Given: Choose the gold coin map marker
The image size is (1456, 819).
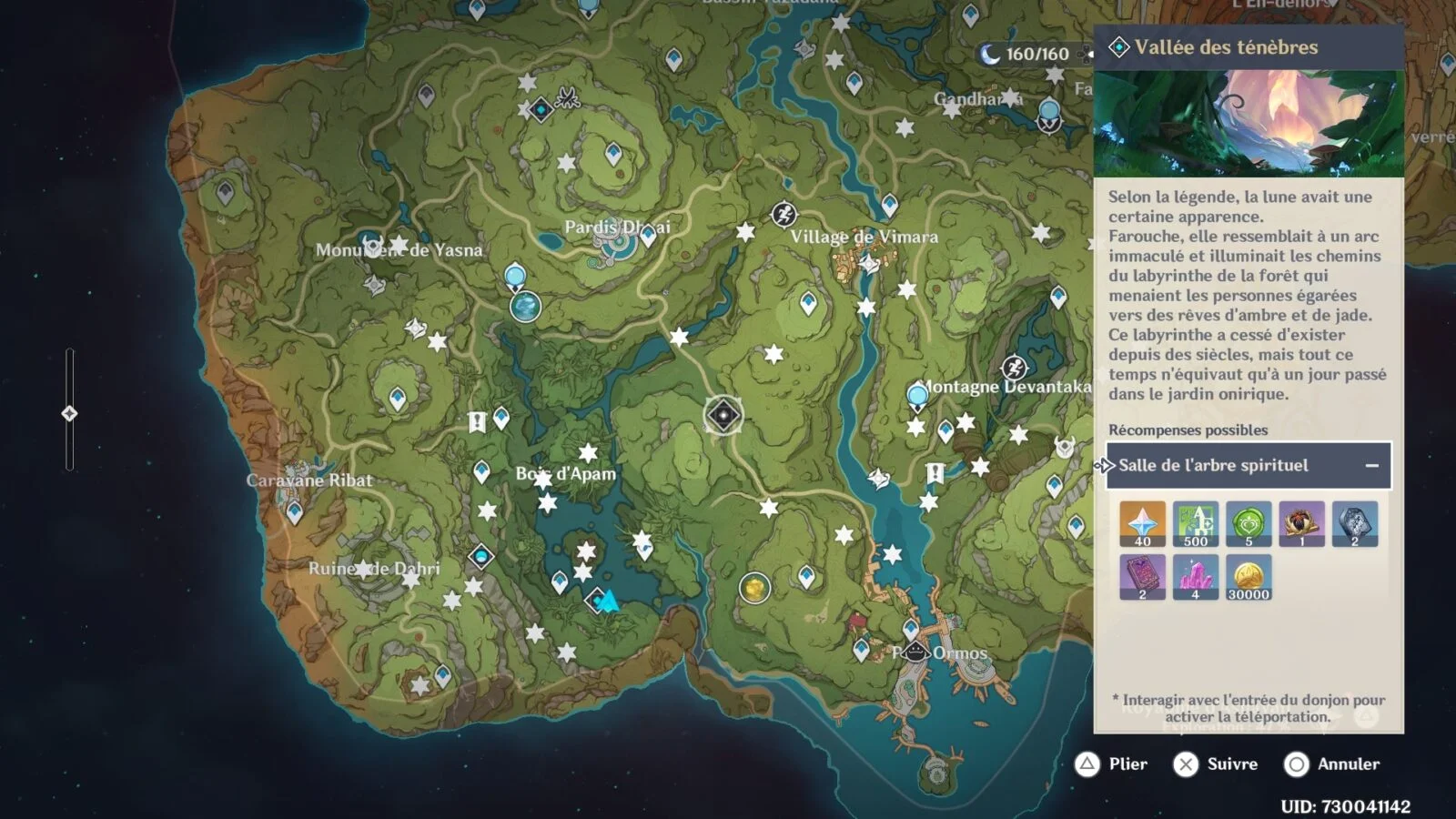Looking at the screenshot, I should click(754, 588).
